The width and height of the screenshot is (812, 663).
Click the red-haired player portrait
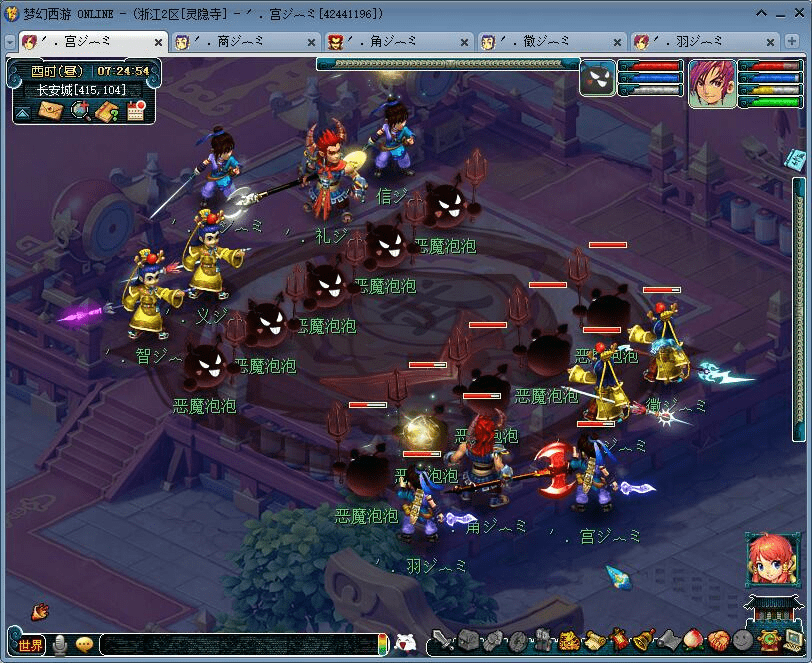(x=712, y=83)
